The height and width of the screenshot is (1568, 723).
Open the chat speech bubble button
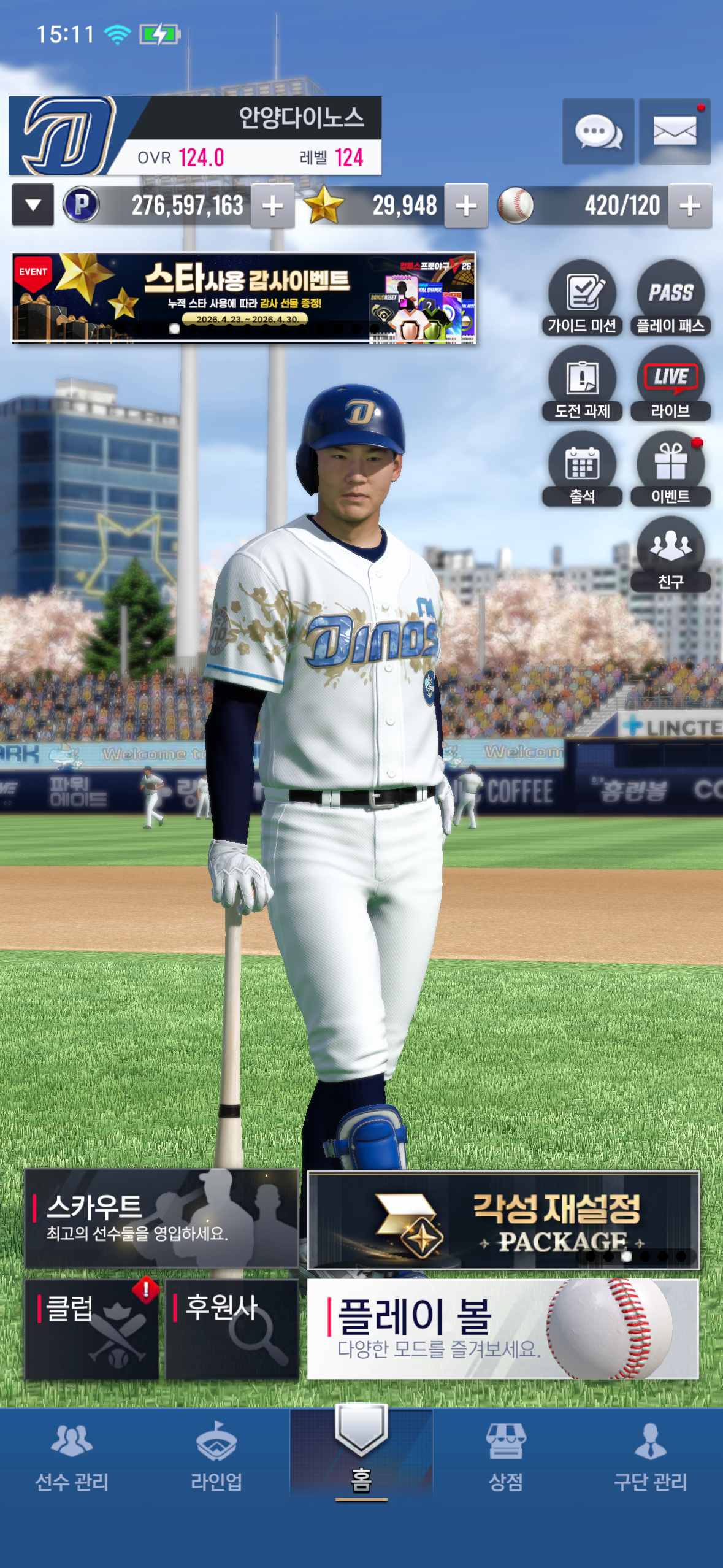click(x=598, y=131)
